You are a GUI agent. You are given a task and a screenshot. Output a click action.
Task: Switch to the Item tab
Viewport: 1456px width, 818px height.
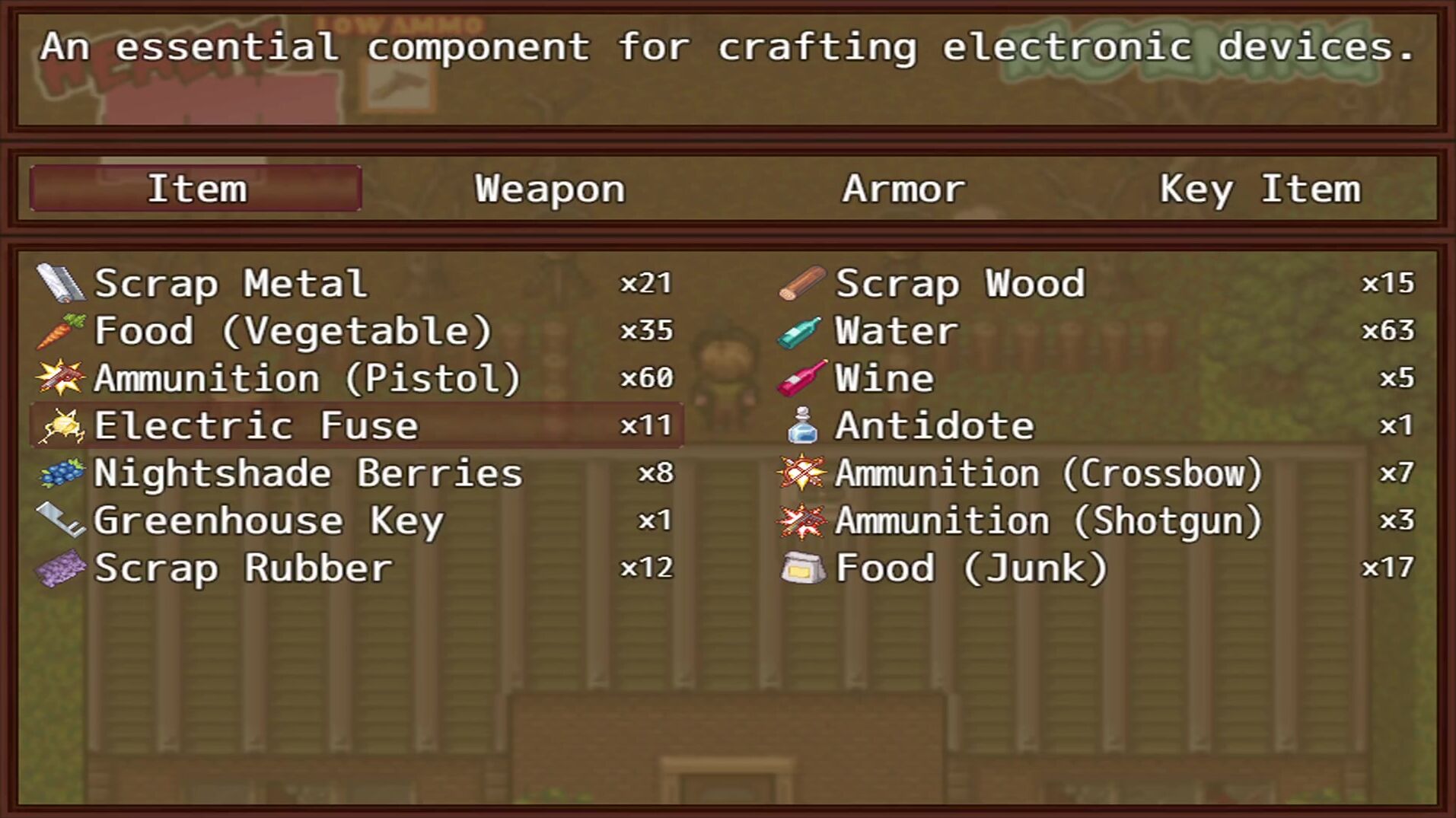pyautogui.click(x=196, y=189)
